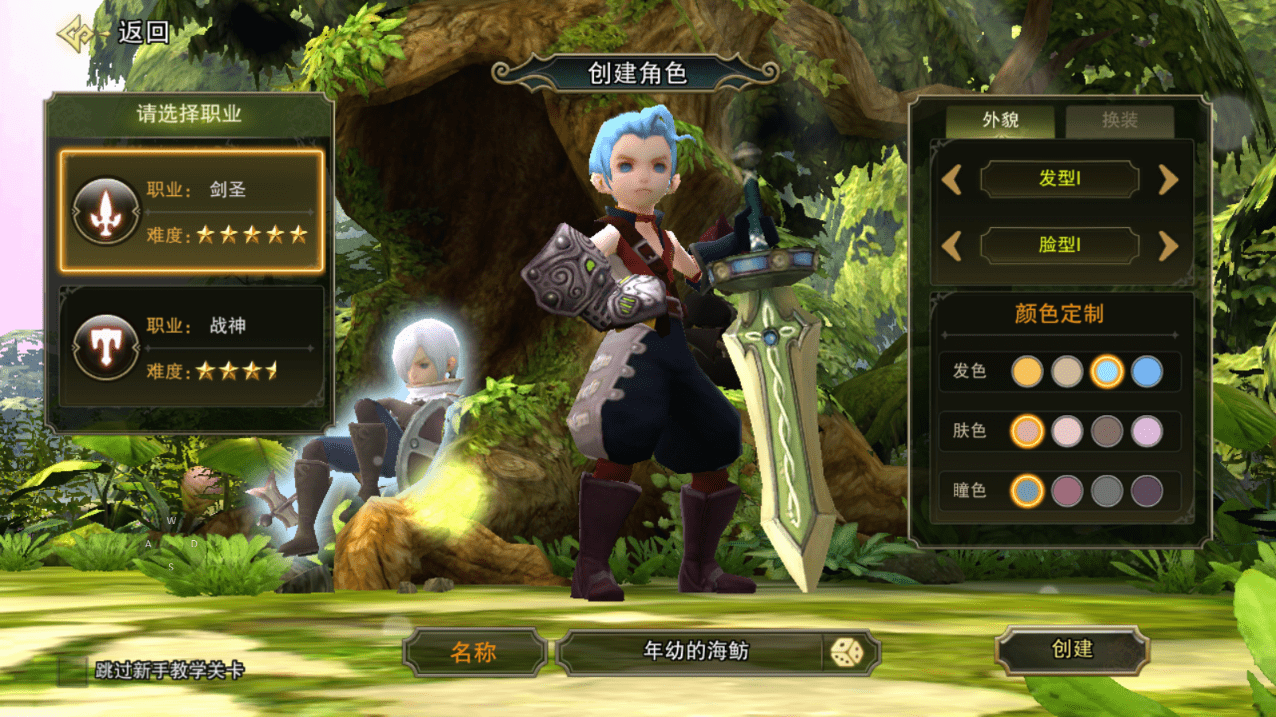Select next face type beside 脸型I

tap(1168, 245)
